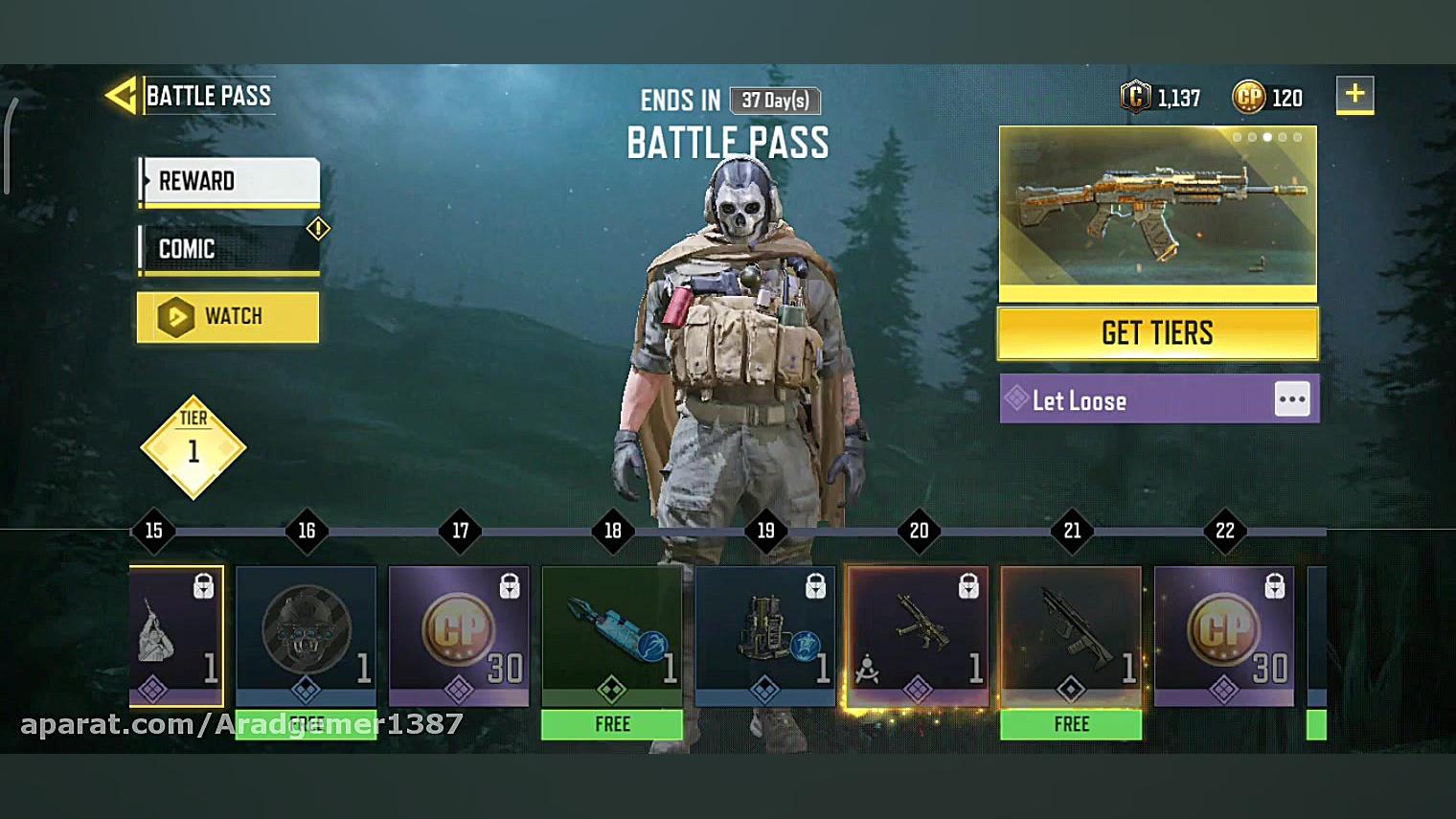Image resolution: width=1456 pixels, height=819 pixels.
Task: Choose the tier 21 free weapon reward
Action: click(x=1071, y=636)
